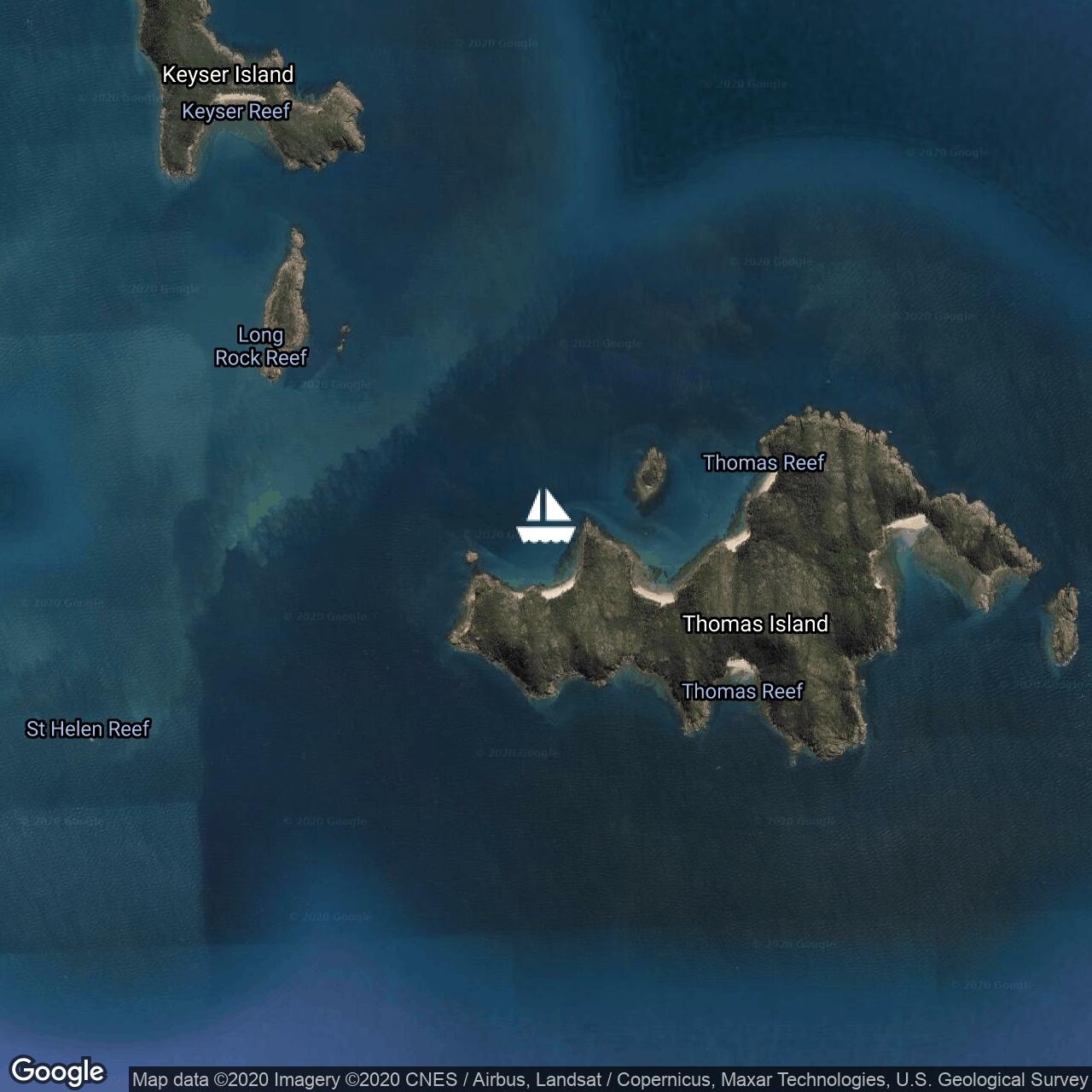The width and height of the screenshot is (1092, 1092).
Task: Open the Thomas Island place label
Action: point(755,624)
